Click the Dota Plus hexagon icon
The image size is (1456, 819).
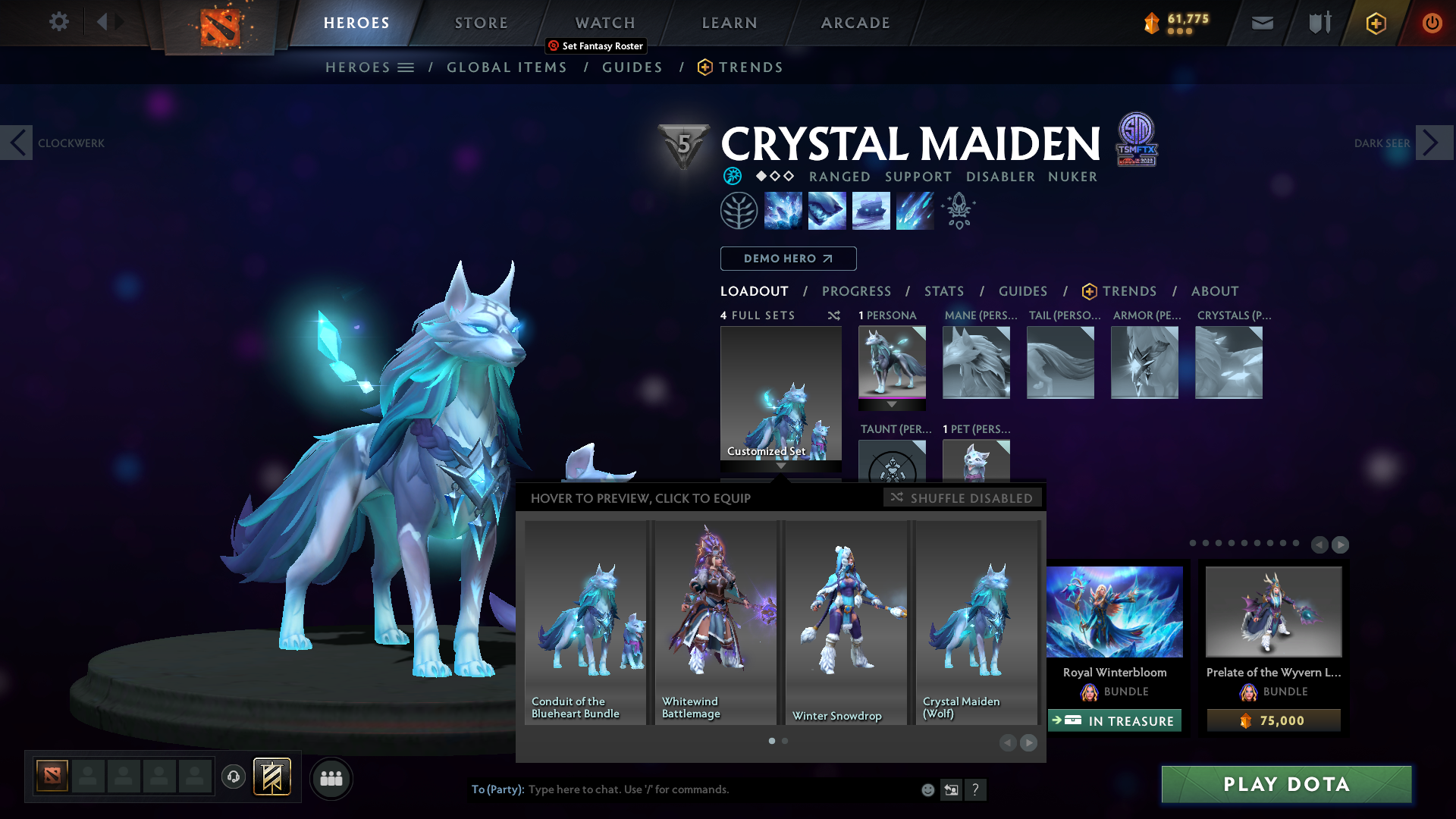tap(1376, 23)
